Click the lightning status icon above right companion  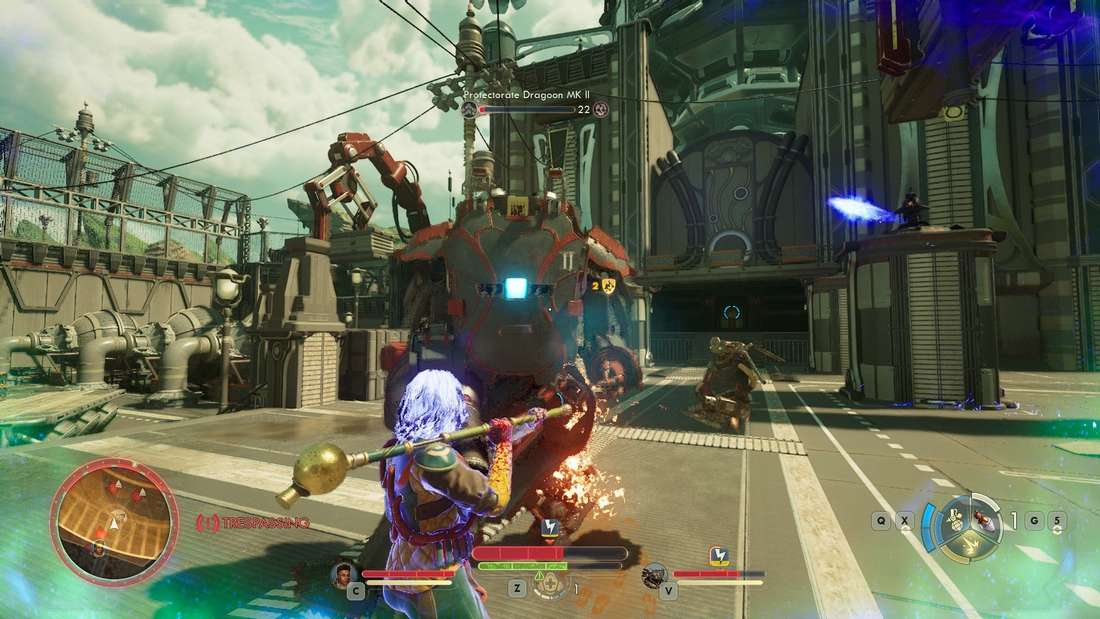(x=718, y=555)
